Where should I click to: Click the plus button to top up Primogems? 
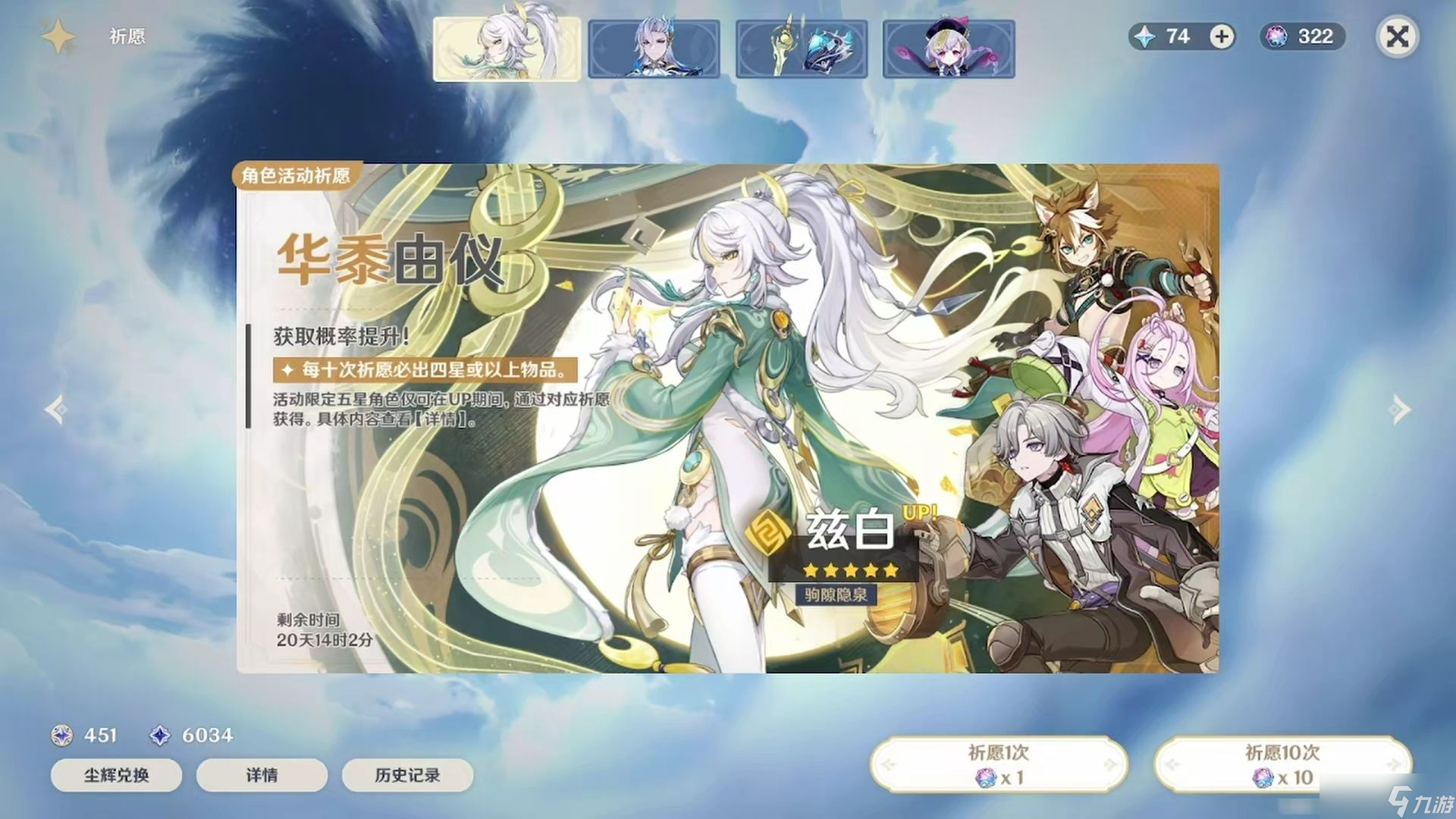(1219, 36)
